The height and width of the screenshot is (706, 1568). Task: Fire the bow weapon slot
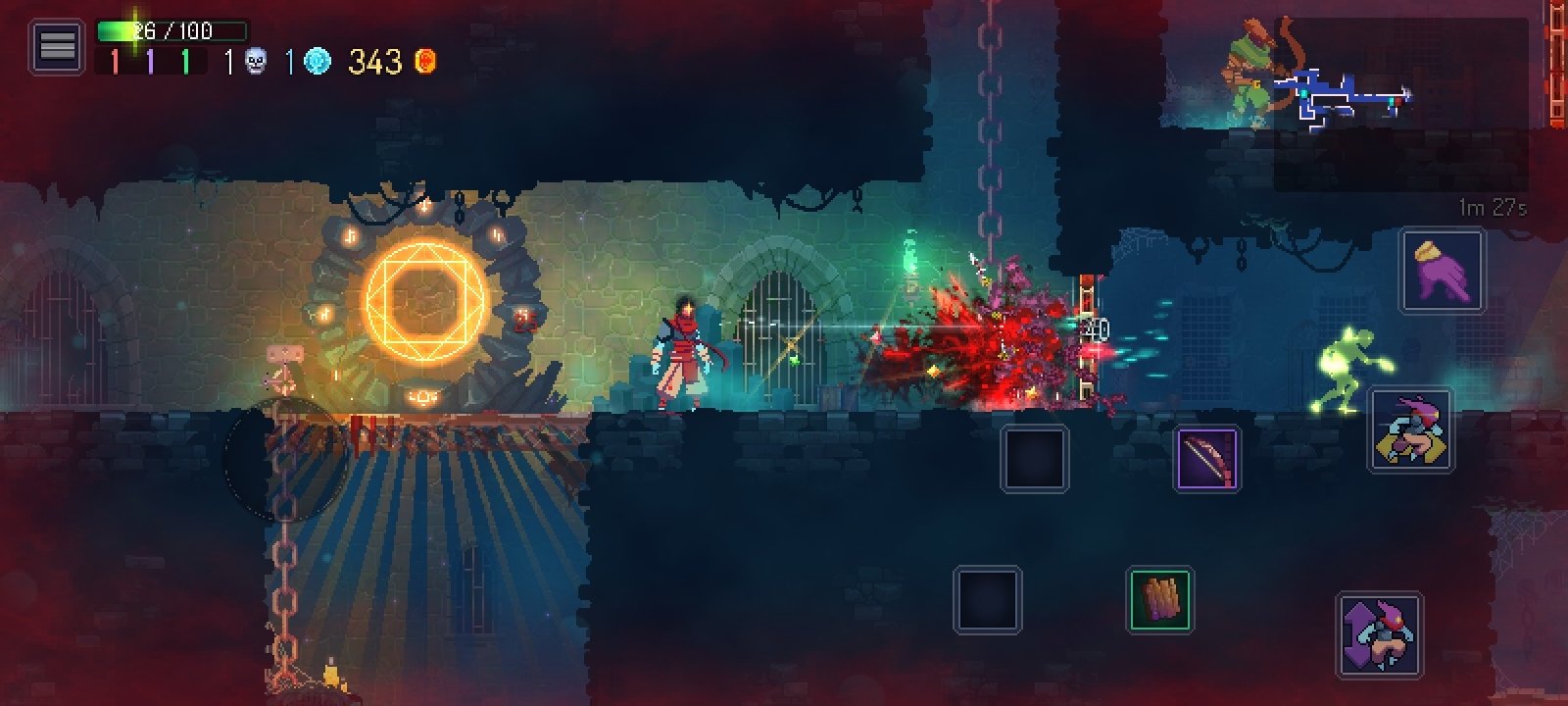[x=1207, y=458]
